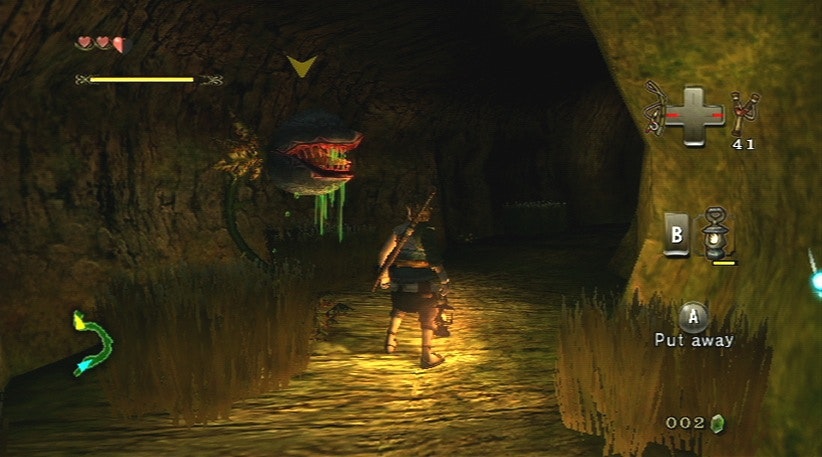Click the yellow target arrow marker

[x=301, y=67]
